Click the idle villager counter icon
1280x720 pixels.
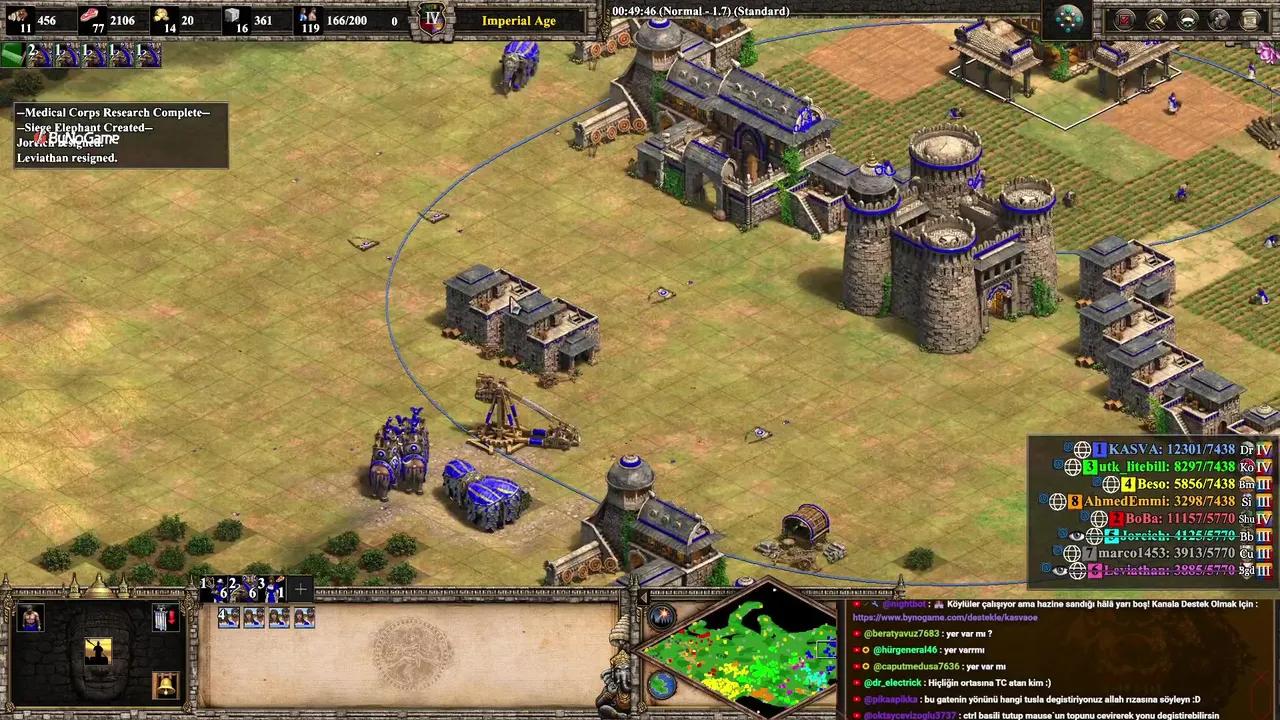14,54
